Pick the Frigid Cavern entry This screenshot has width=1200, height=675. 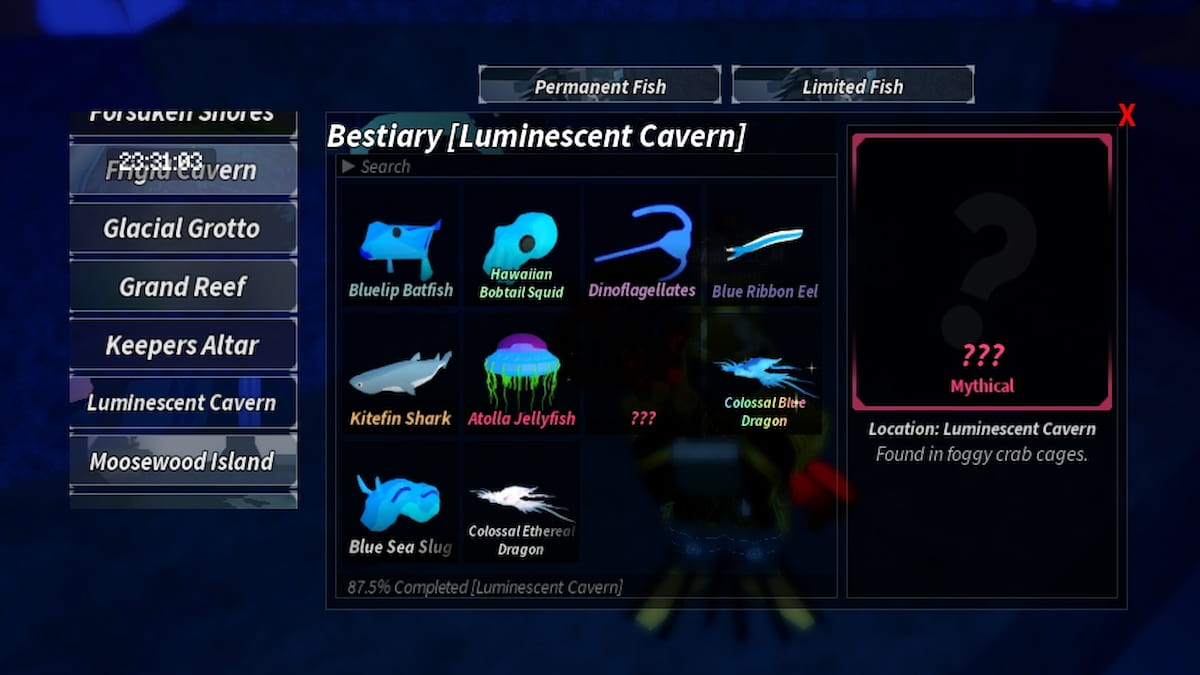pos(182,170)
